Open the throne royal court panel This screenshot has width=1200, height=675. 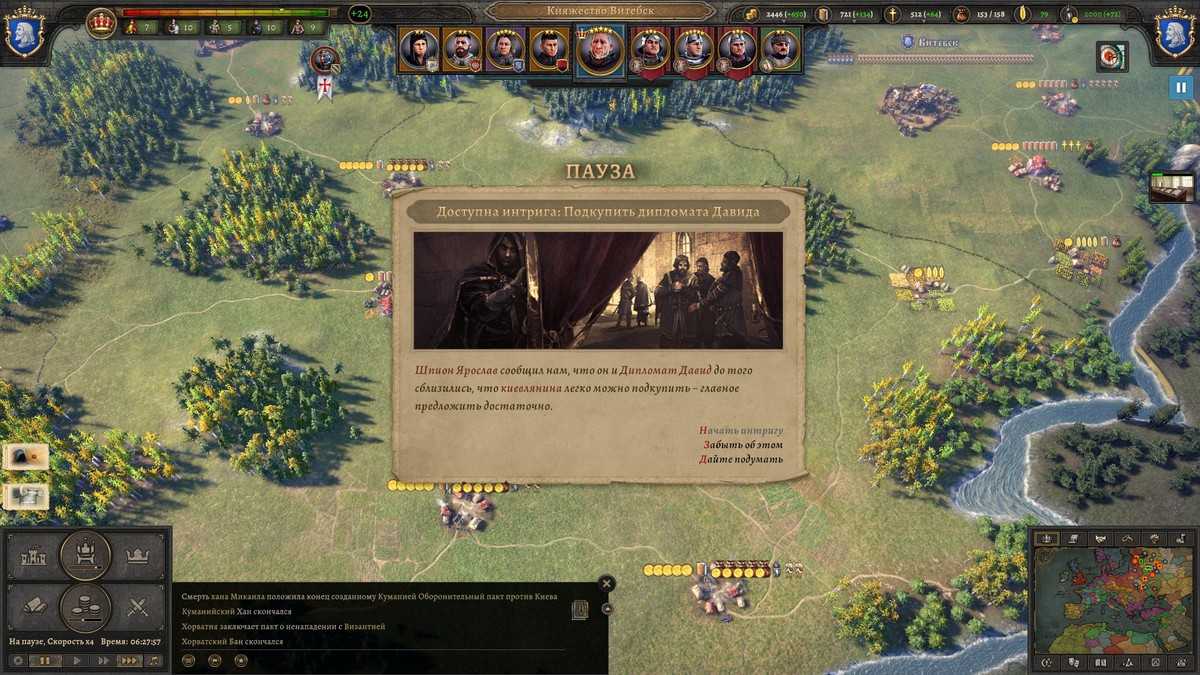coord(85,553)
